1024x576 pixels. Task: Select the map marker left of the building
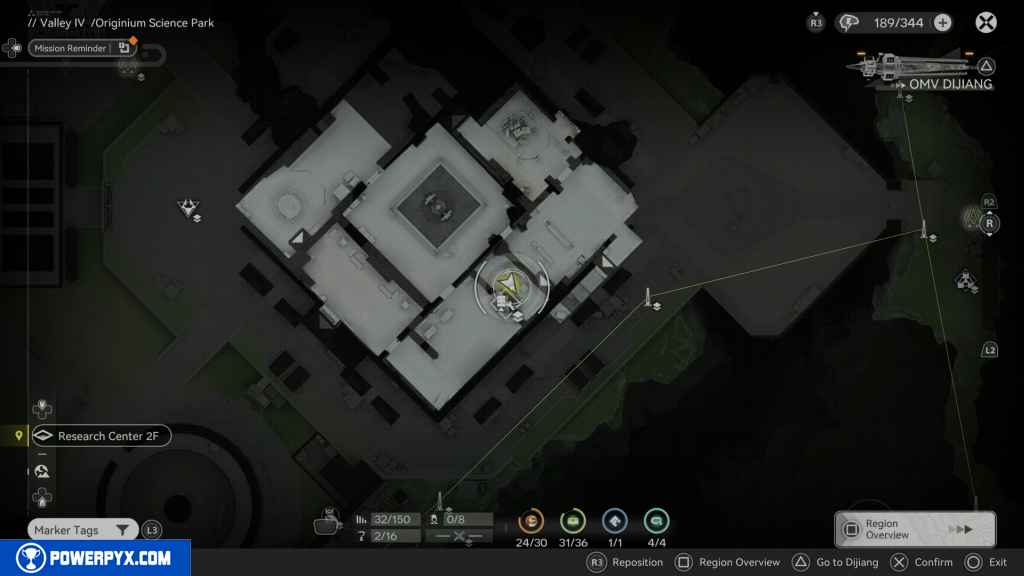[x=188, y=208]
